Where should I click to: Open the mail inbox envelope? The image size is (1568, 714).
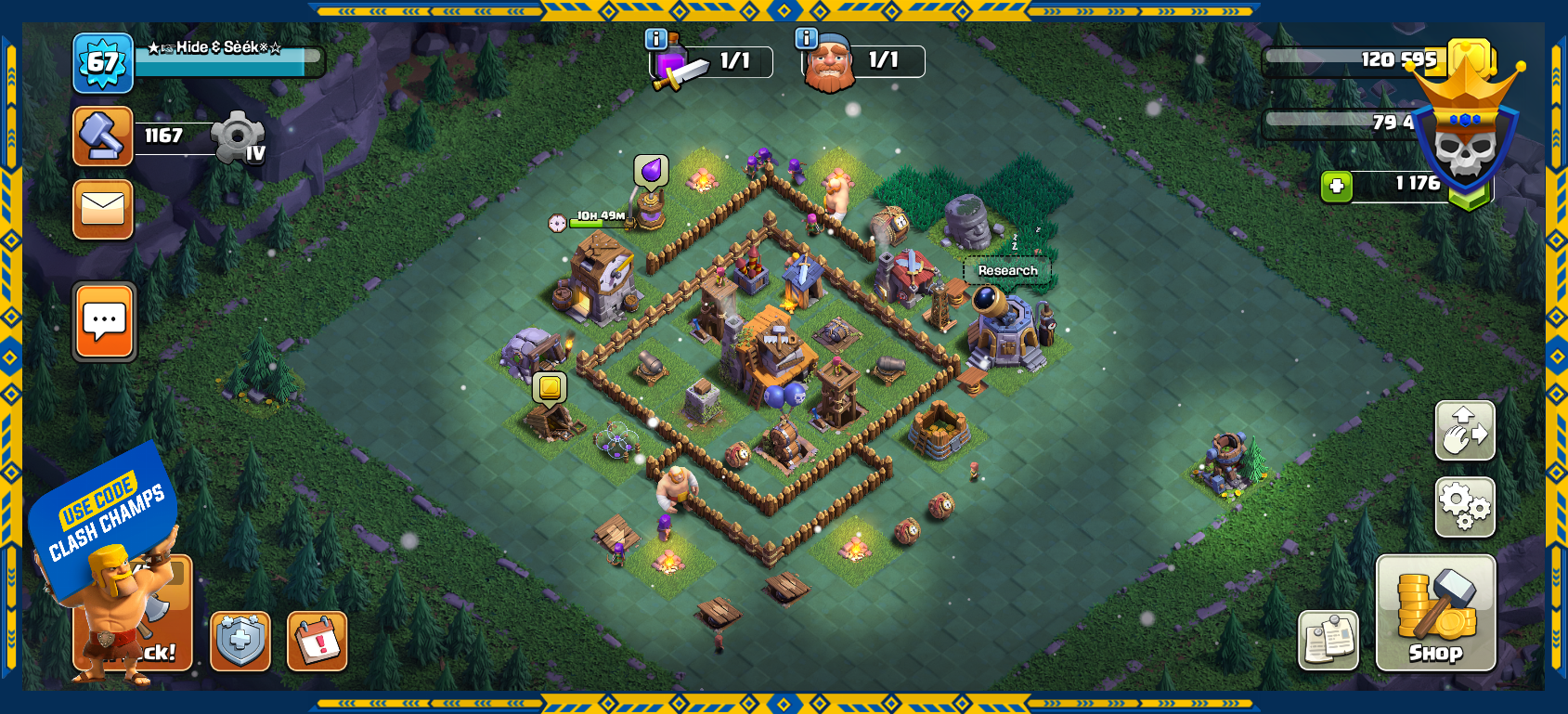click(x=103, y=209)
